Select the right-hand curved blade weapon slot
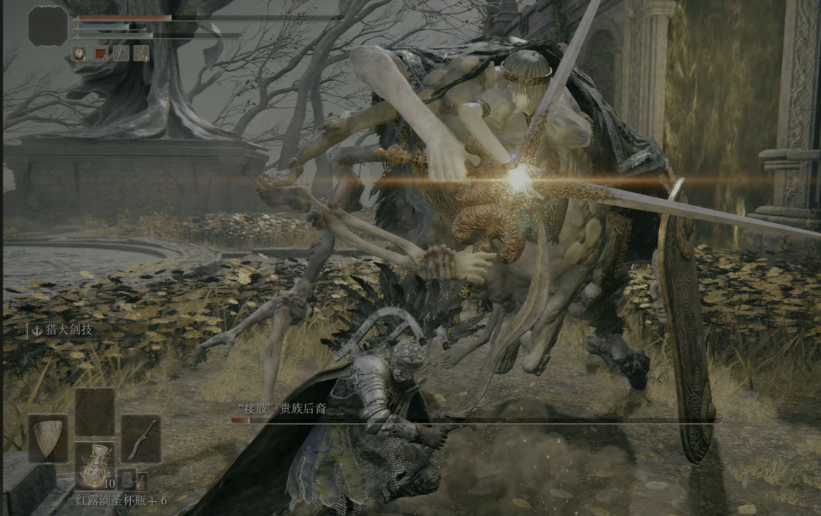 (141, 438)
